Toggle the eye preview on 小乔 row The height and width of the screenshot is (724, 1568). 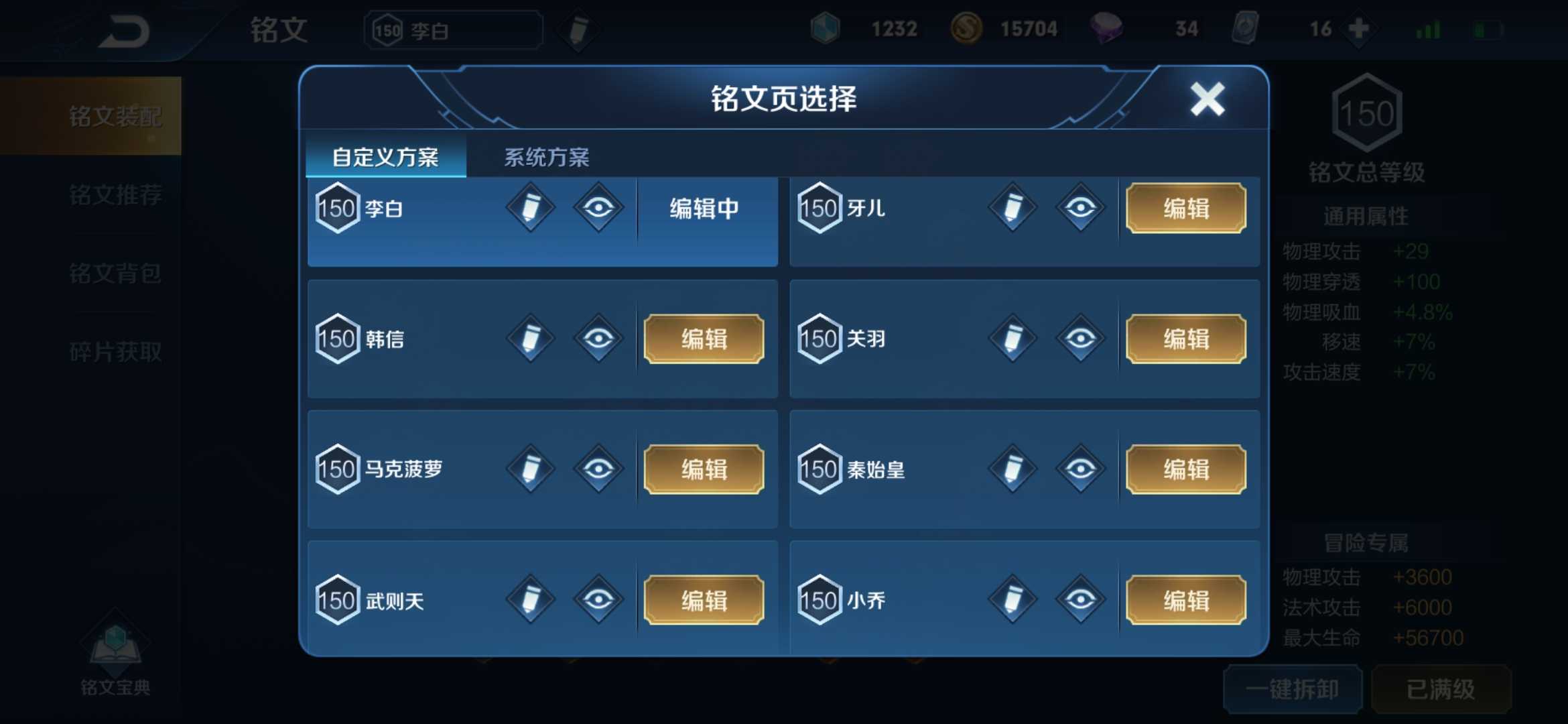pos(1080,599)
